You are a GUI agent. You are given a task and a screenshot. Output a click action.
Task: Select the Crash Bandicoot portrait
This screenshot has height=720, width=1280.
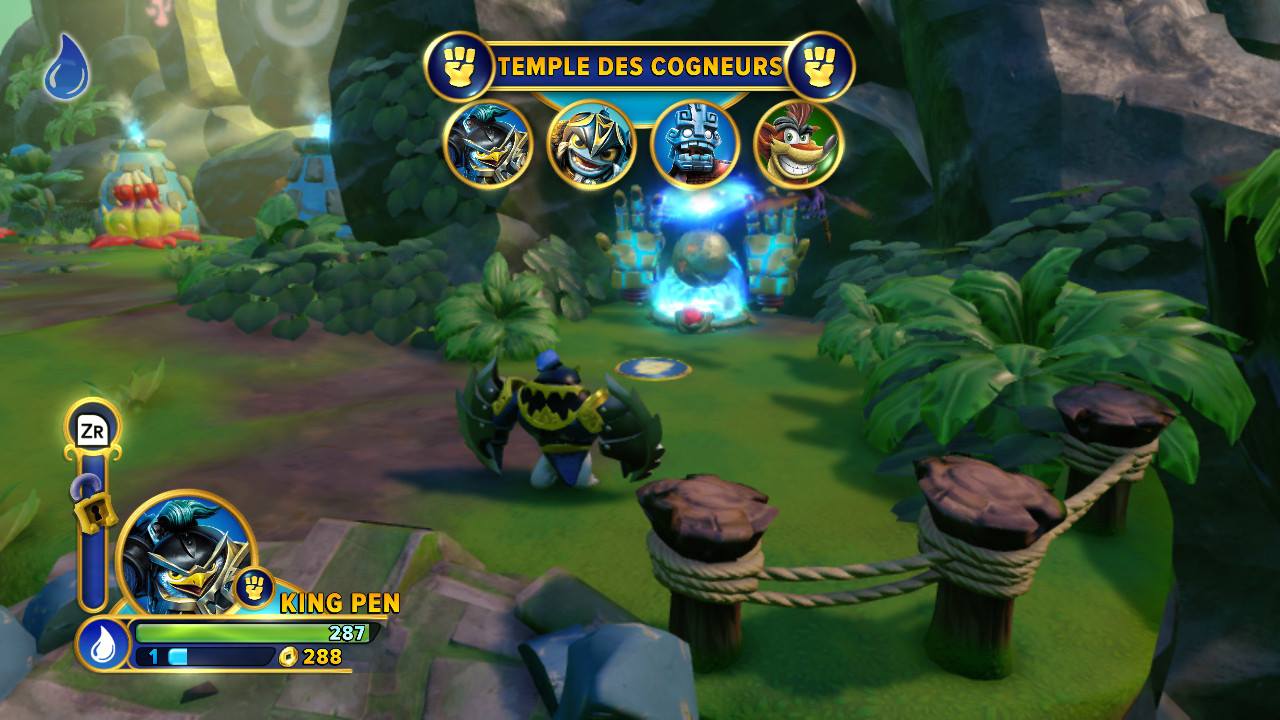(x=797, y=144)
